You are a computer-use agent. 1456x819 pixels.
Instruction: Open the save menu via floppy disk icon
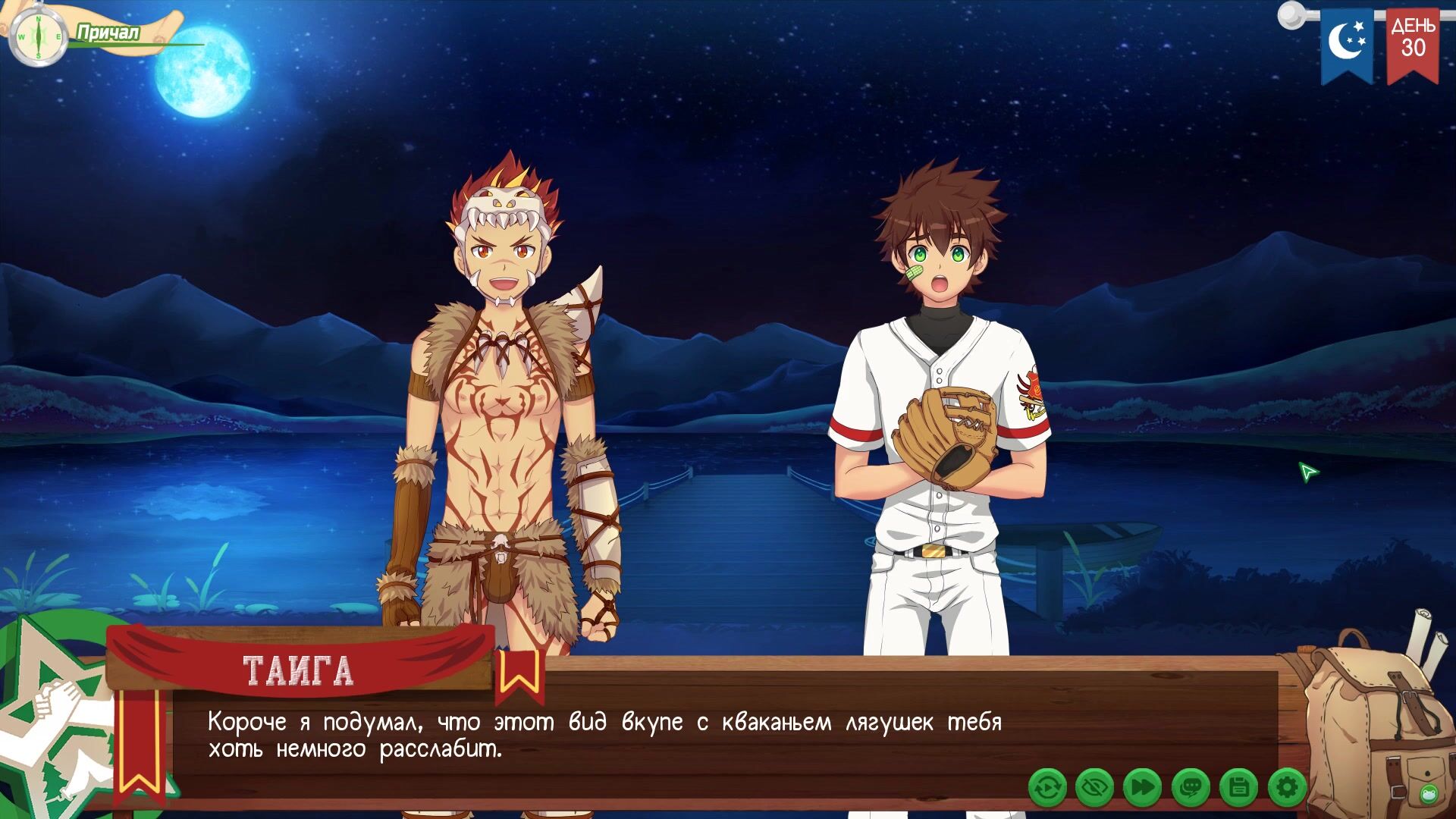1239,788
